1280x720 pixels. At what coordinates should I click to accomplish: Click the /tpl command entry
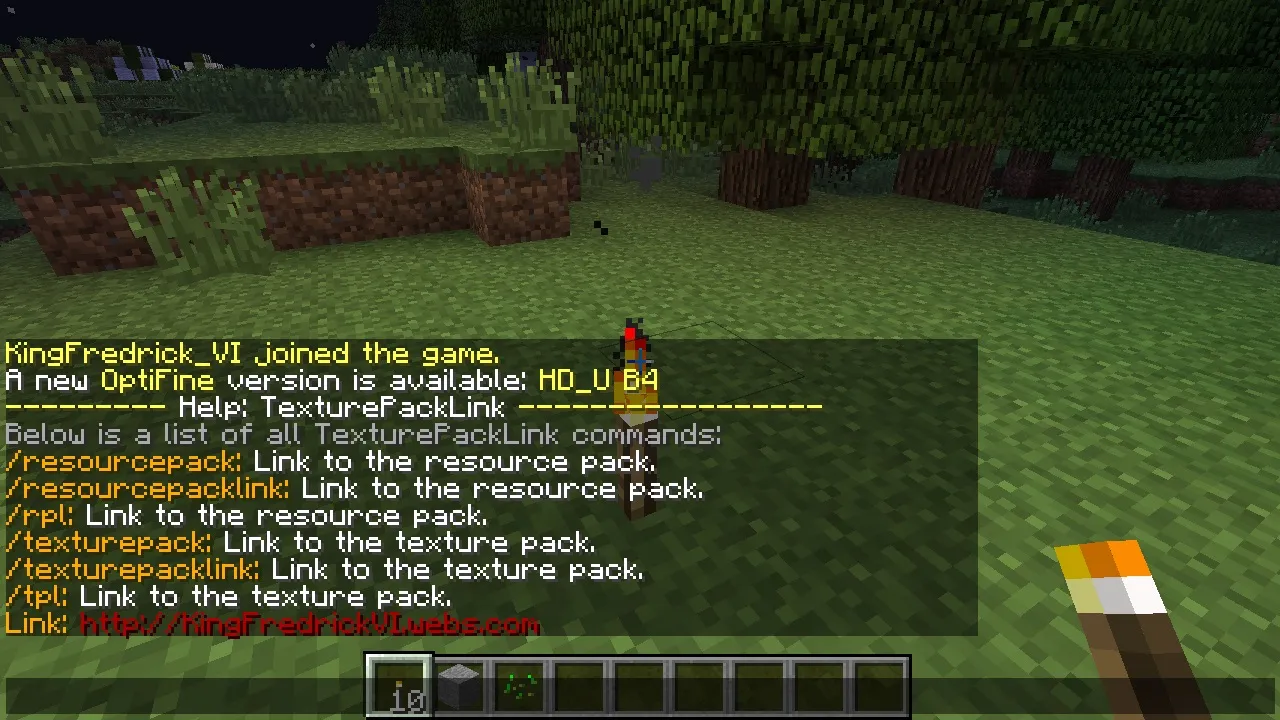click(33, 597)
